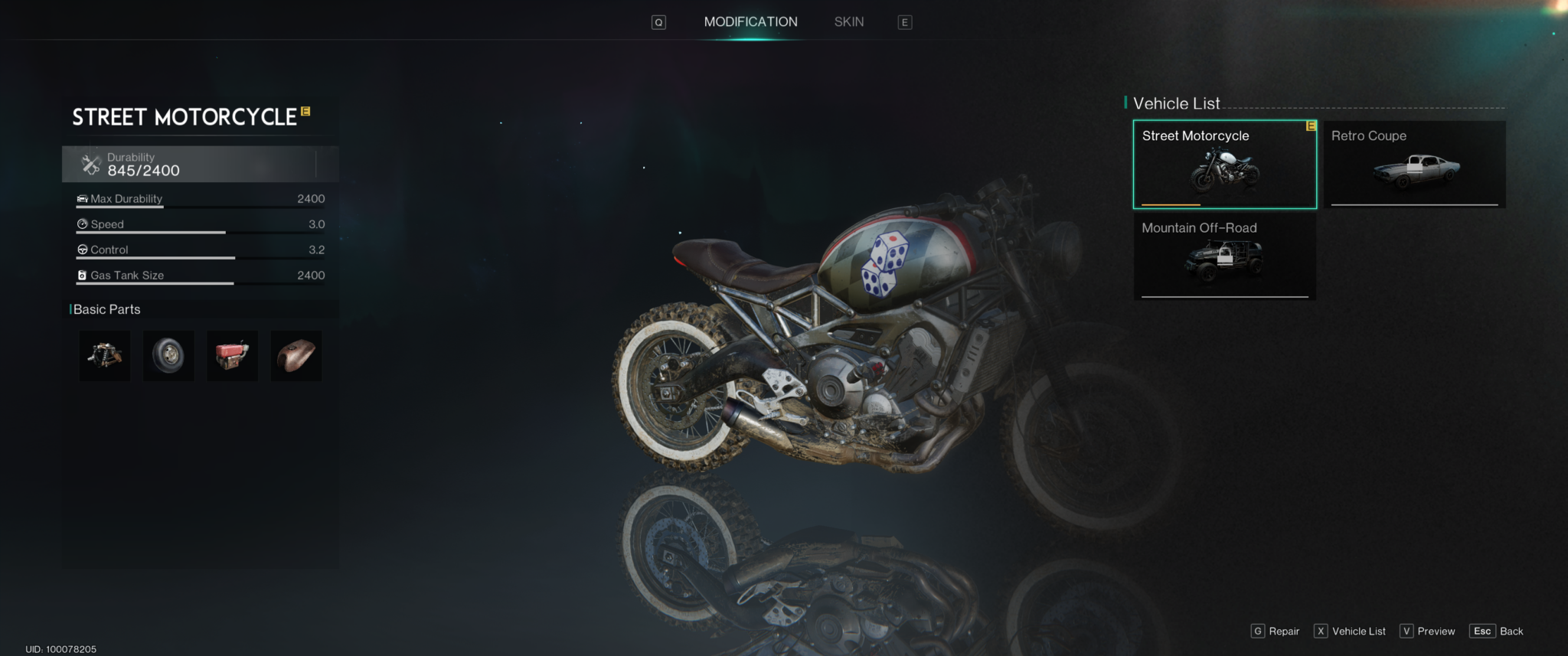Click the car icon beside Max Durability
Viewport: 1568px width, 656px height.
tap(82, 198)
